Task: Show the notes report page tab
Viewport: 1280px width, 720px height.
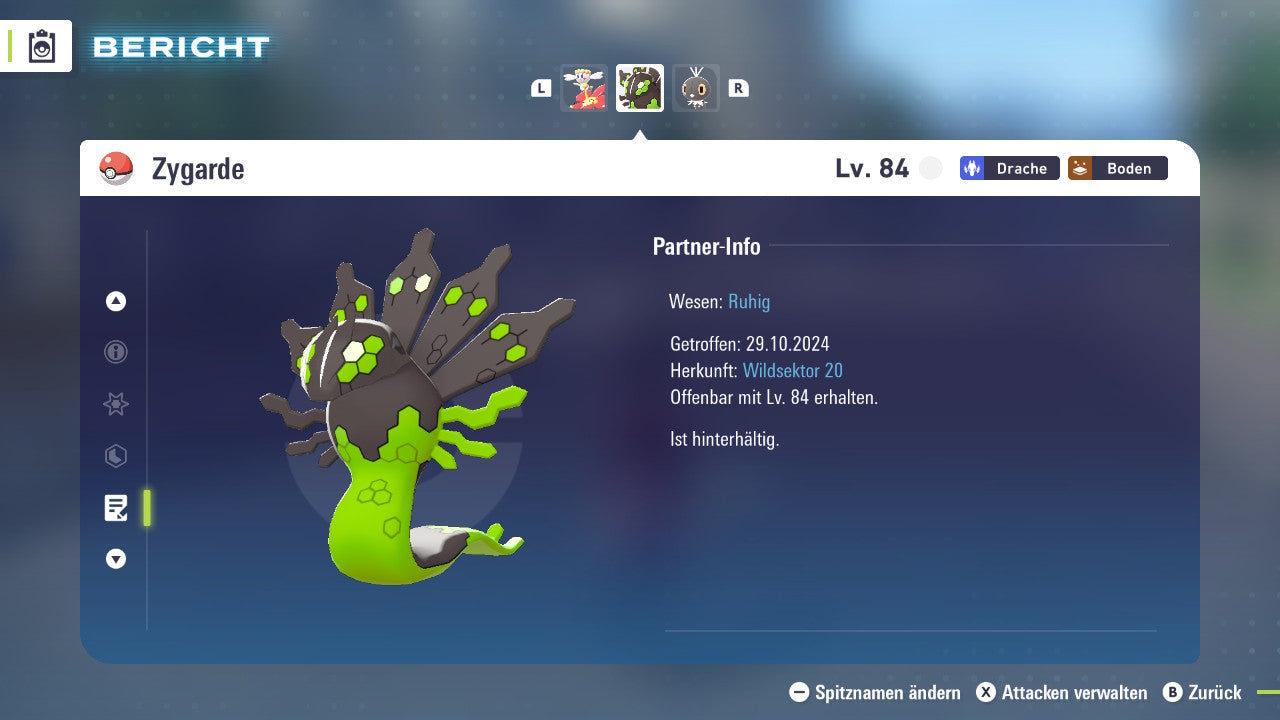Action: [x=116, y=508]
